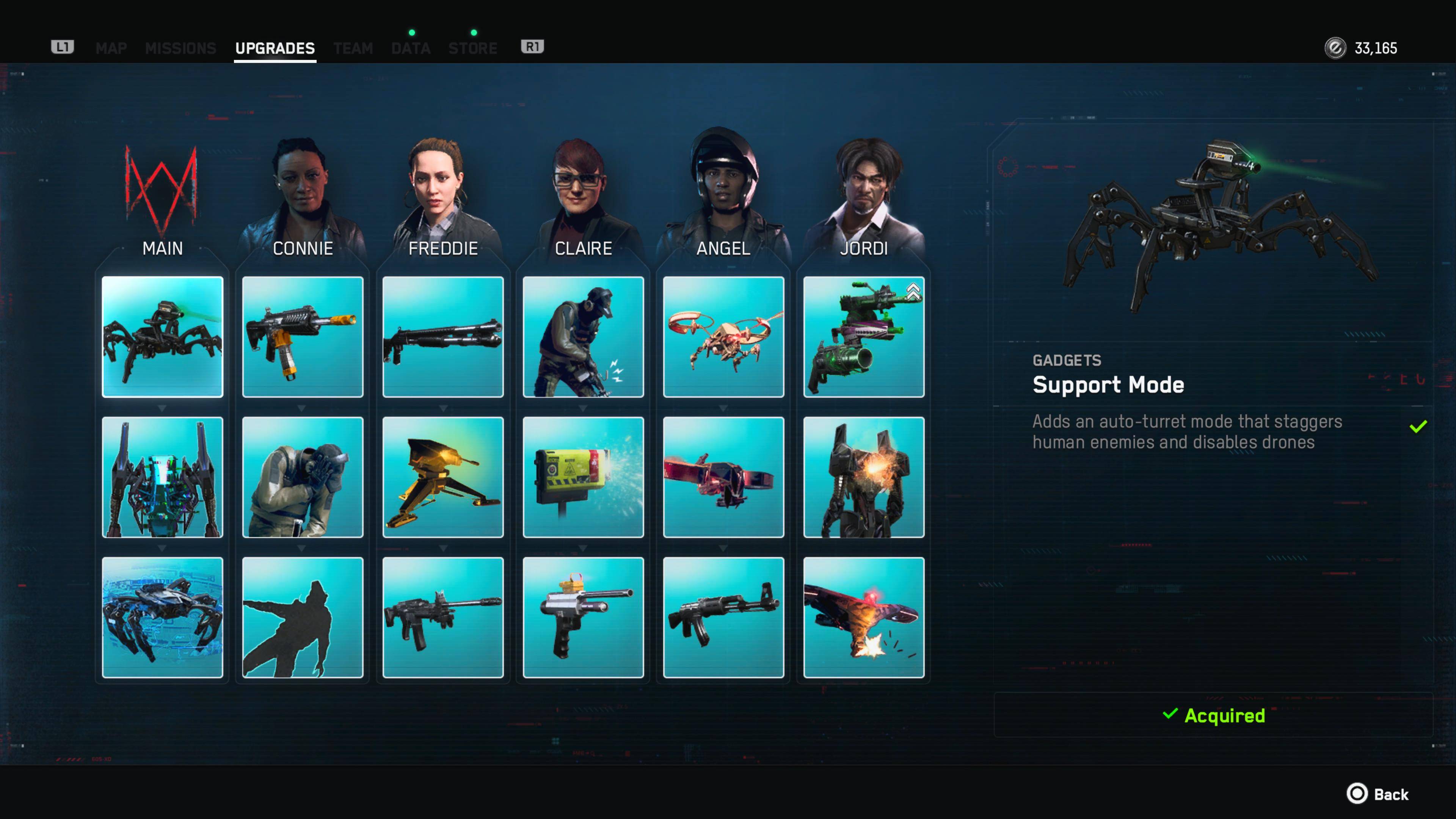Select the spiderbot Support Mode upgrade
Viewport: 1456px width, 819px height.
pyautogui.click(x=162, y=337)
